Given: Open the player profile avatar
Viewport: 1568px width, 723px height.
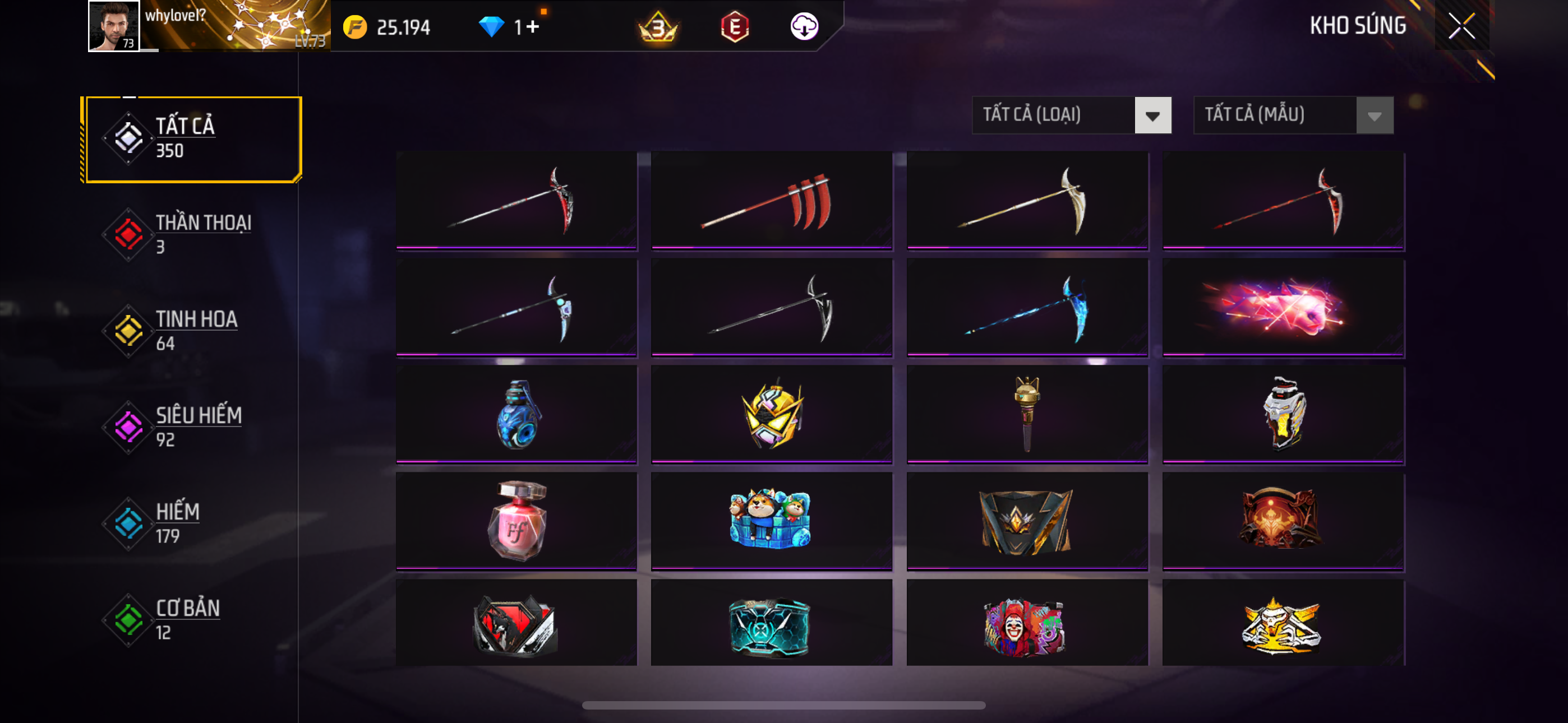Looking at the screenshot, I should coord(113,26).
